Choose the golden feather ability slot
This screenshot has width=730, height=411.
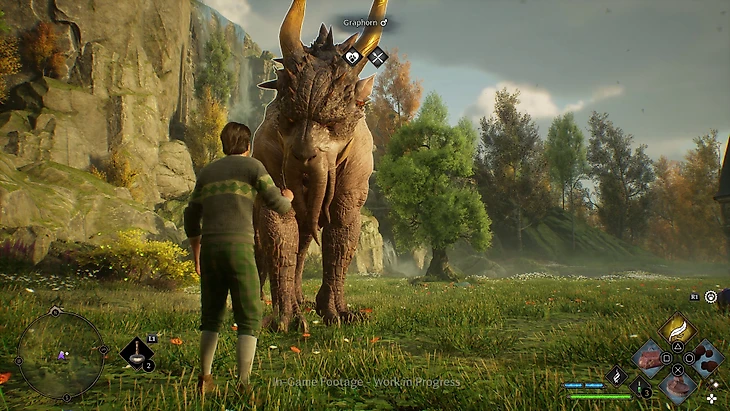677,329
